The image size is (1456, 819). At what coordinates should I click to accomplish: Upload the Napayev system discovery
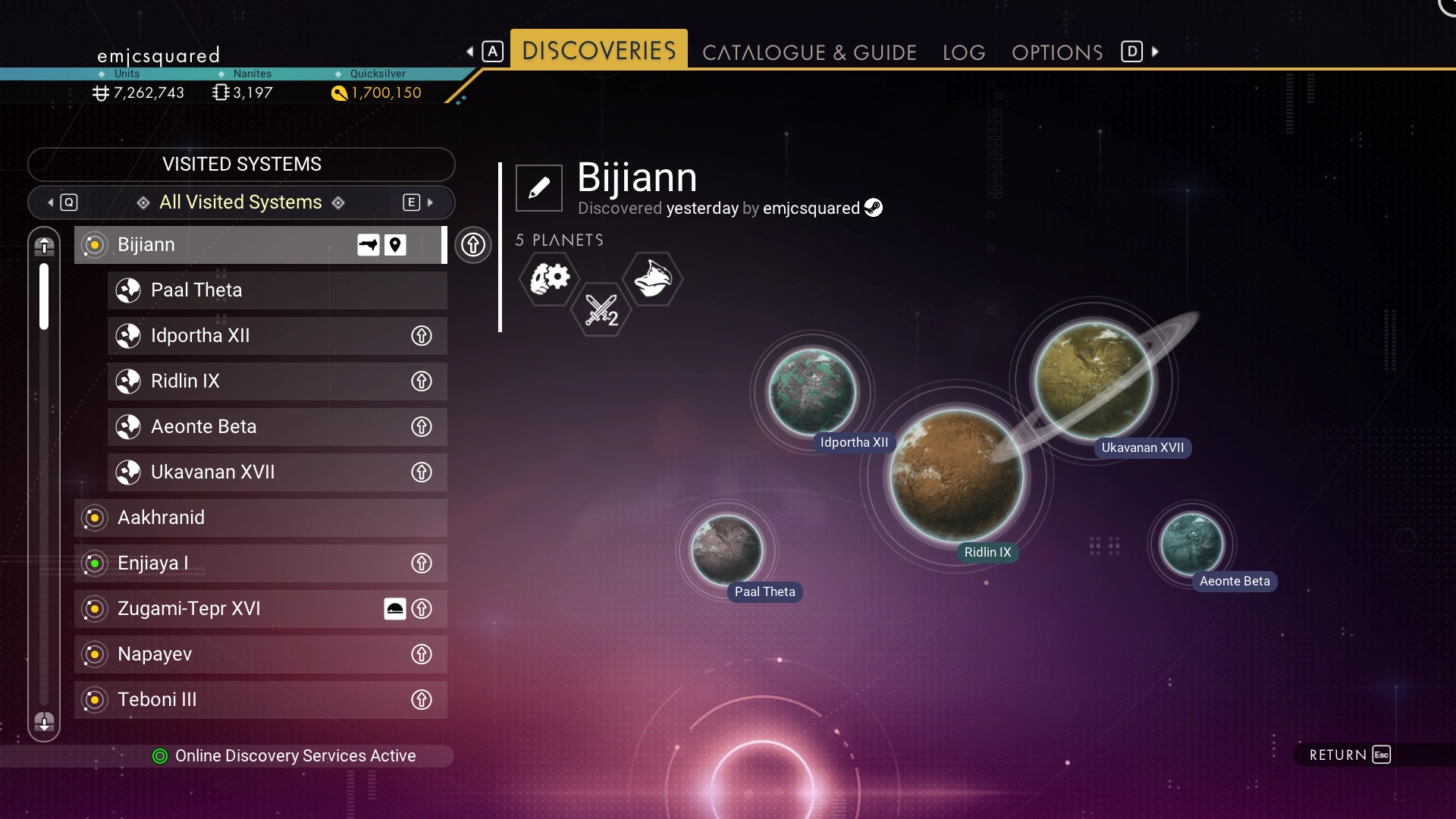[x=422, y=654]
